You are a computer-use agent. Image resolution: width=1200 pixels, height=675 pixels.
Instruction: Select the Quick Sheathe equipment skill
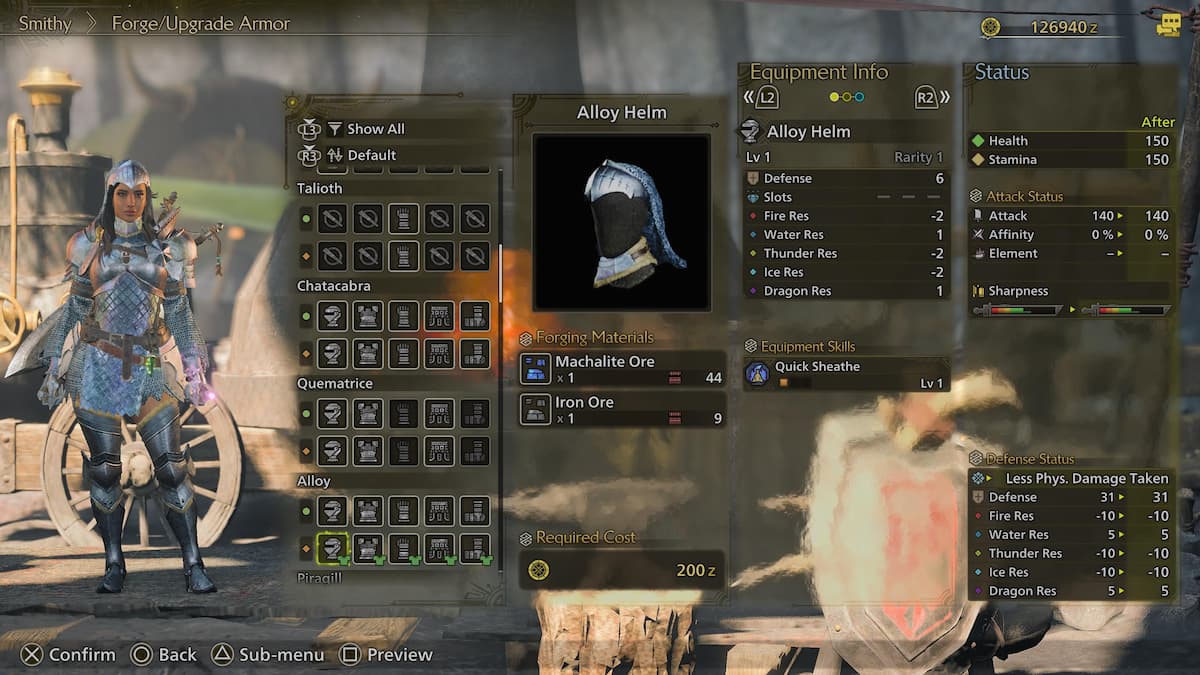pyautogui.click(x=846, y=374)
